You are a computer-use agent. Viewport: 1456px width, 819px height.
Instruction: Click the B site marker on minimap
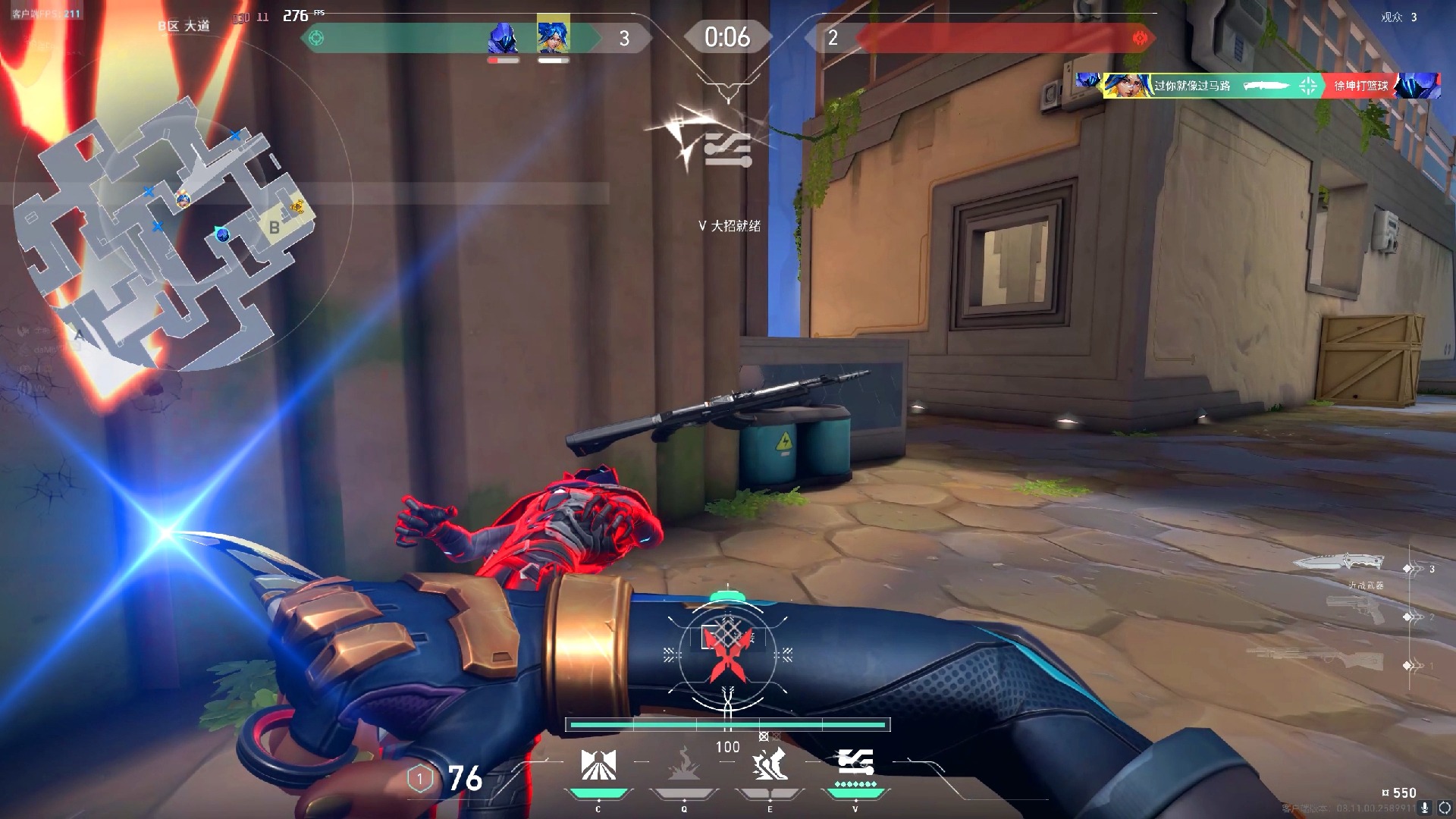275,227
